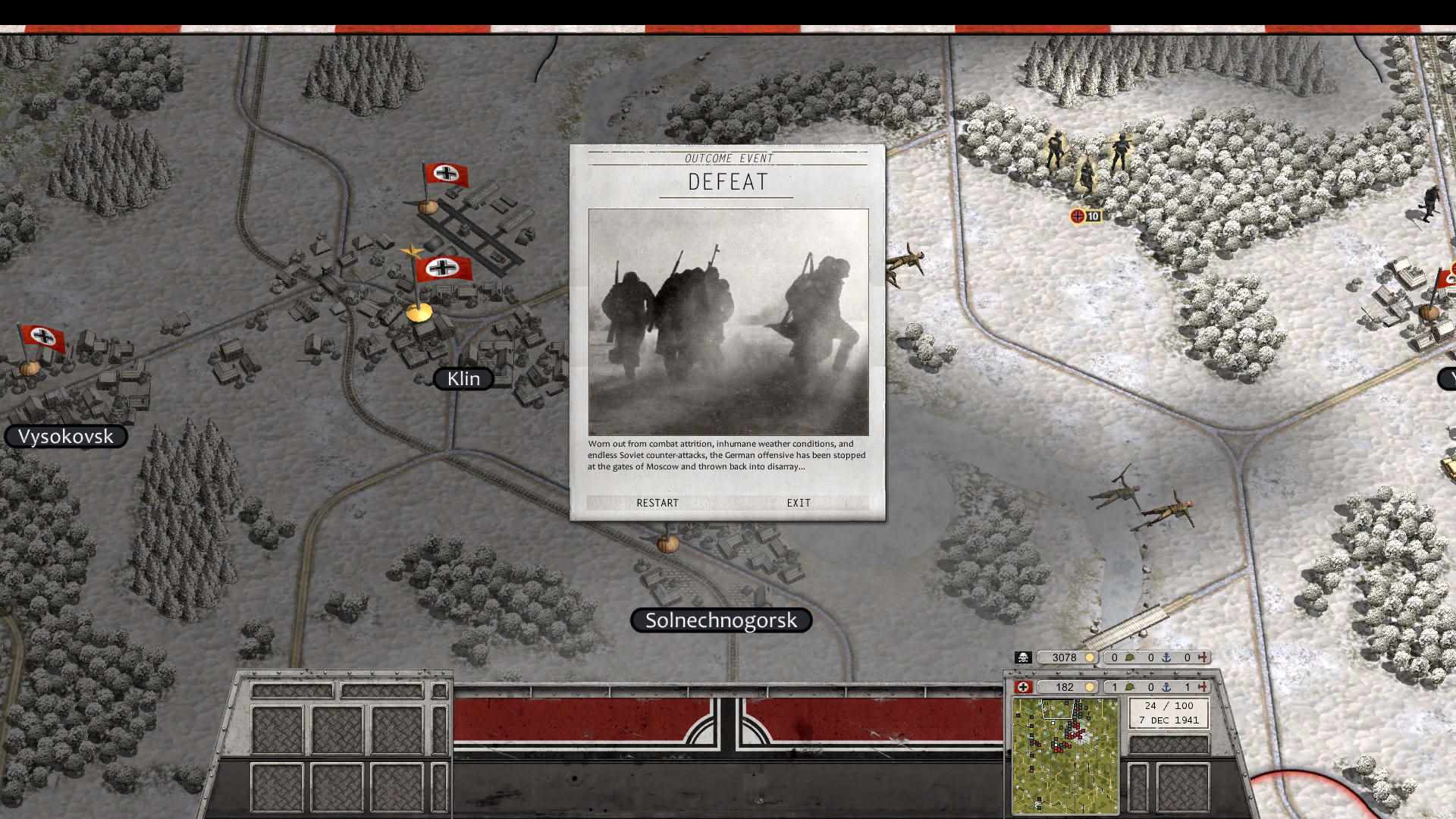This screenshot has width=1456, height=819.
Task: Click the German cross flag icon beside 182 prestige
Action: [x=1021, y=687]
